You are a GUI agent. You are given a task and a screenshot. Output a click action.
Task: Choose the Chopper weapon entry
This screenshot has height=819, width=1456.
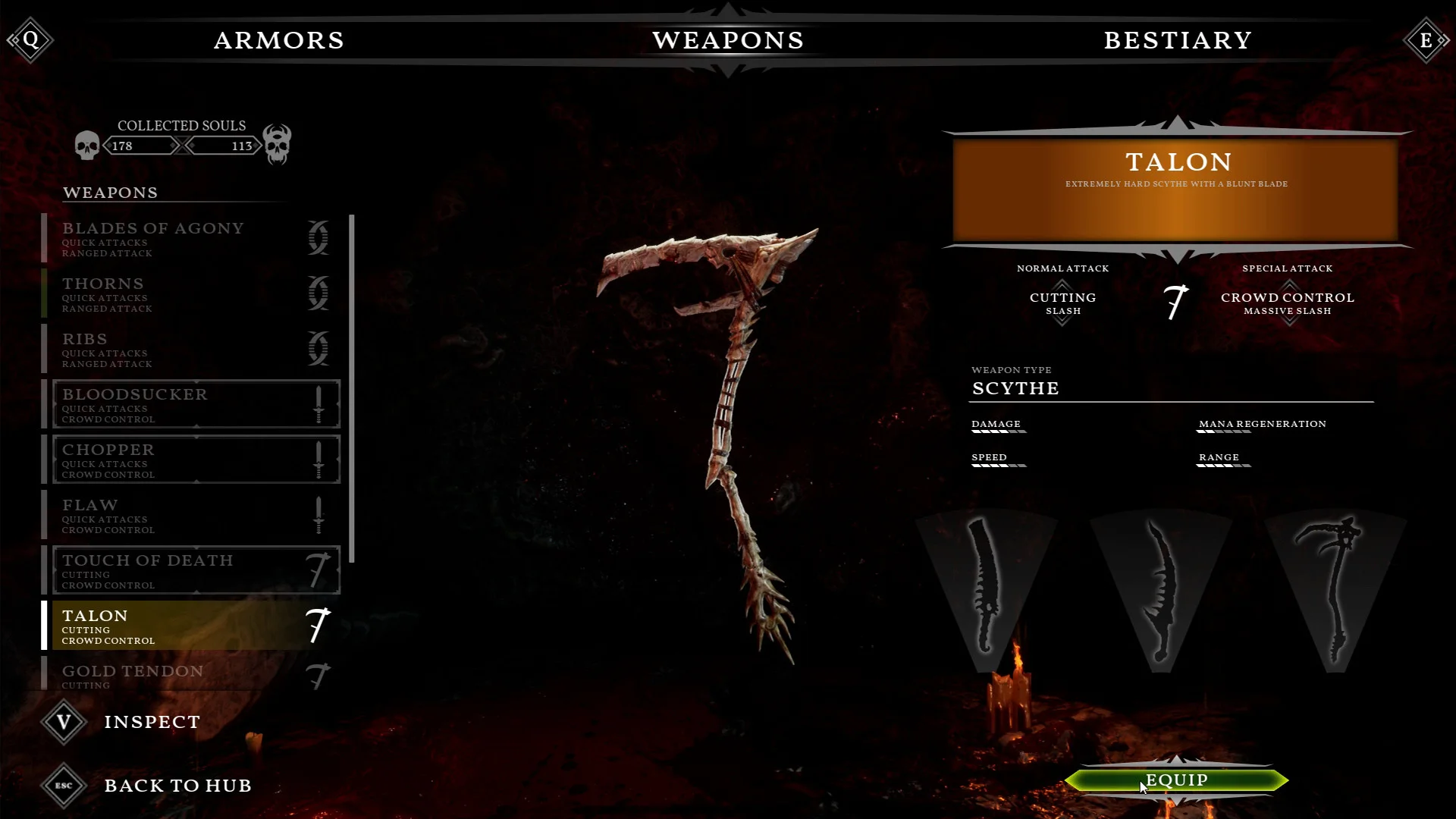[x=190, y=460]
